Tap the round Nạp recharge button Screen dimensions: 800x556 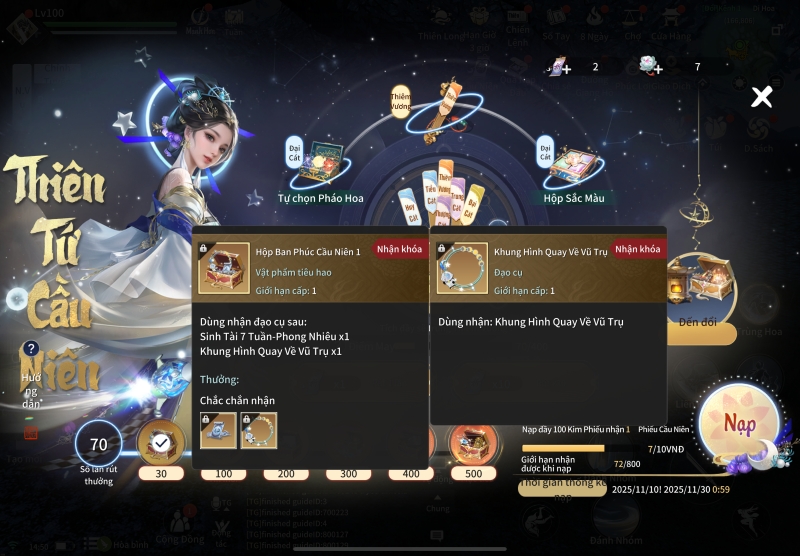tap(740, 424)
